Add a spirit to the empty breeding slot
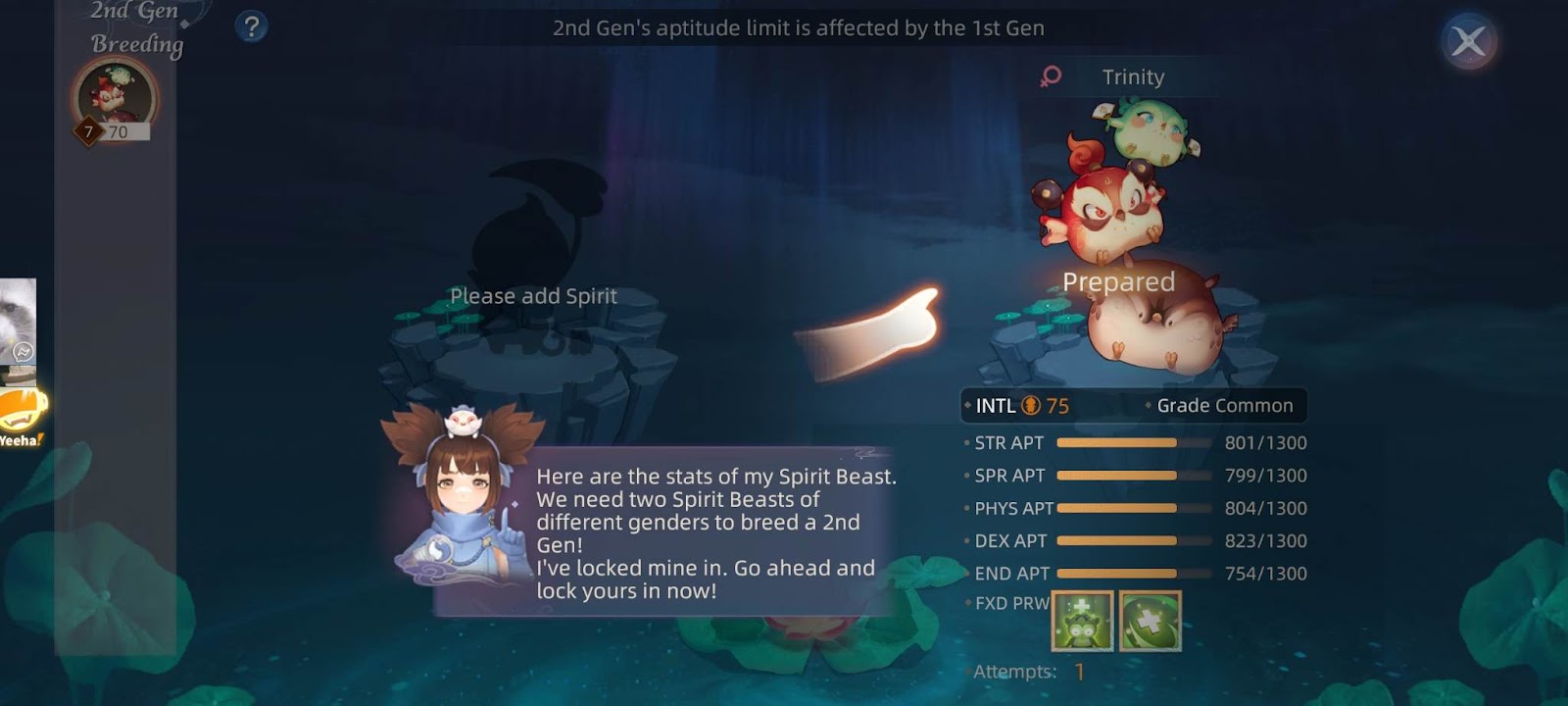The image size is (1568, 706). coord(532,294)
